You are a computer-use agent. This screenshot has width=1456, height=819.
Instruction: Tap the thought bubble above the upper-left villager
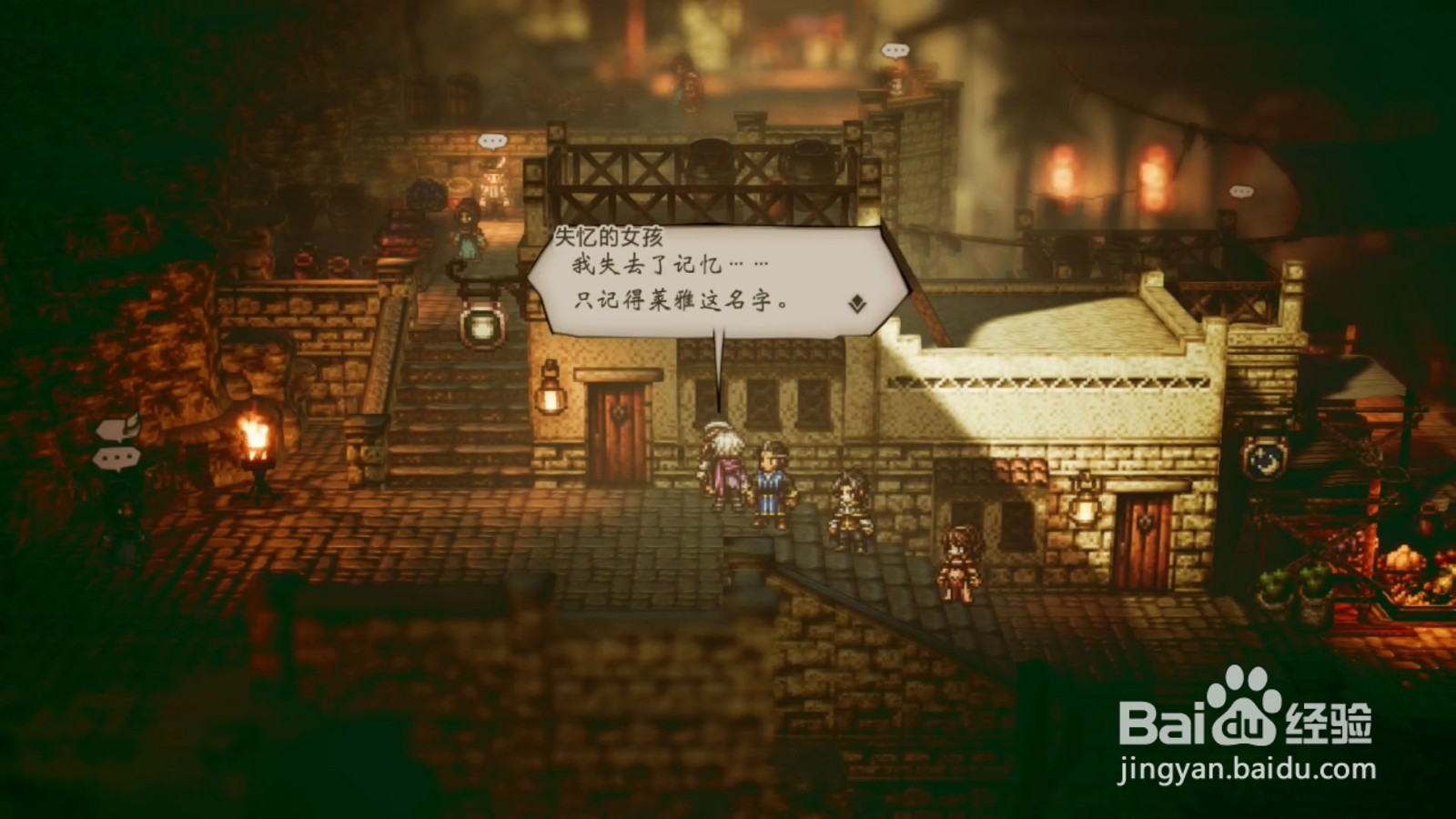[491, 139]
